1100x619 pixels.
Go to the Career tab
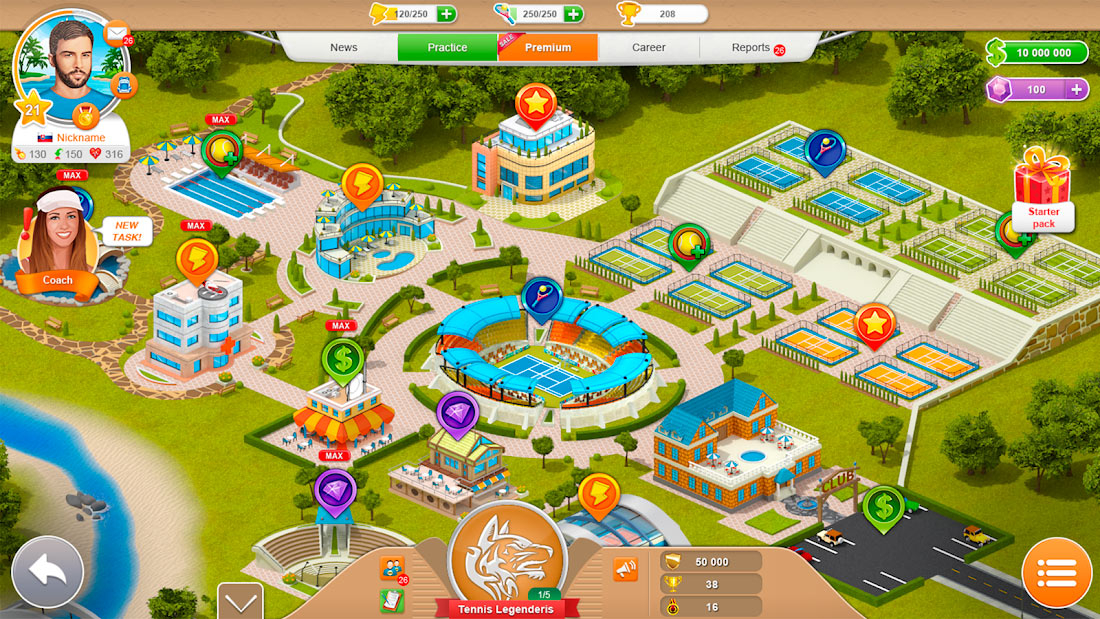coord(649,48)
